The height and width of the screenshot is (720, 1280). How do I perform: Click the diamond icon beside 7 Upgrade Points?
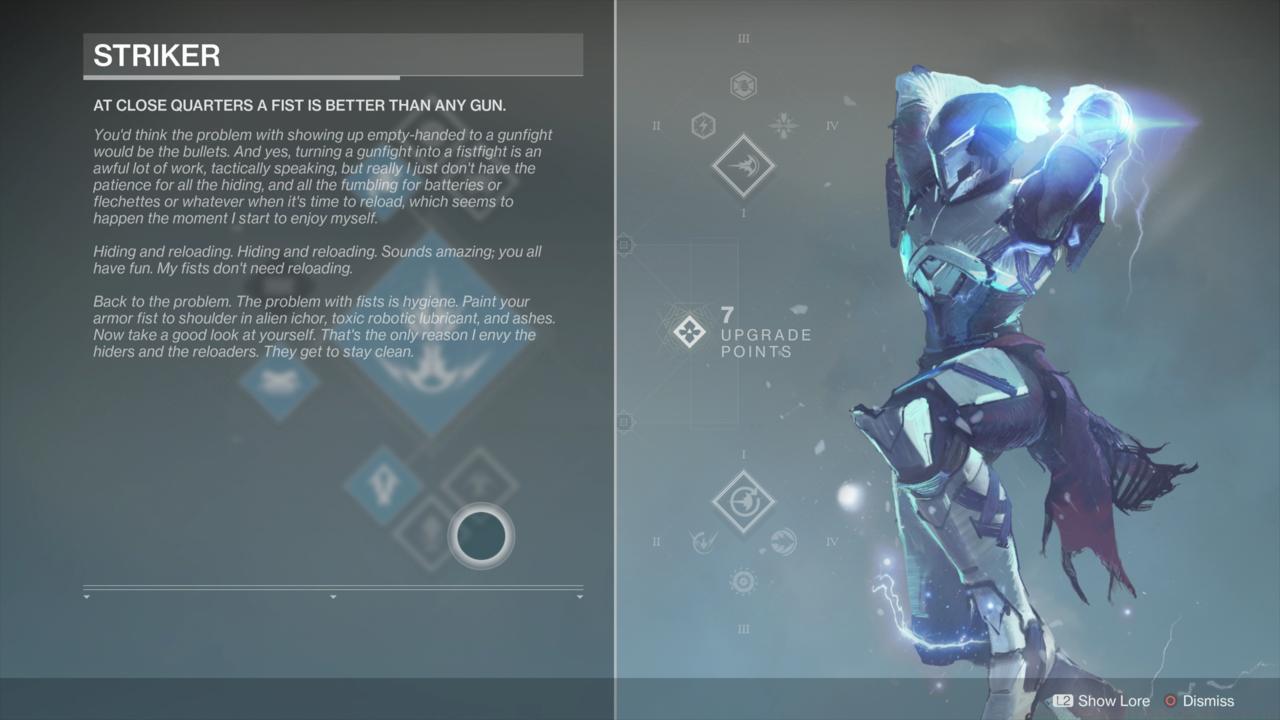tap(689, 330)
